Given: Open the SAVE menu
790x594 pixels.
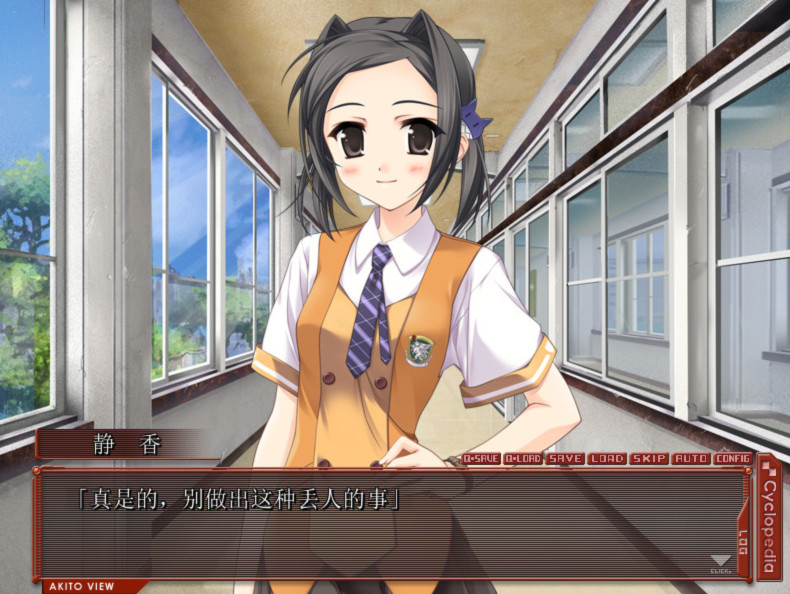Looking at the screenshot, I should click(x=565, y=459).
